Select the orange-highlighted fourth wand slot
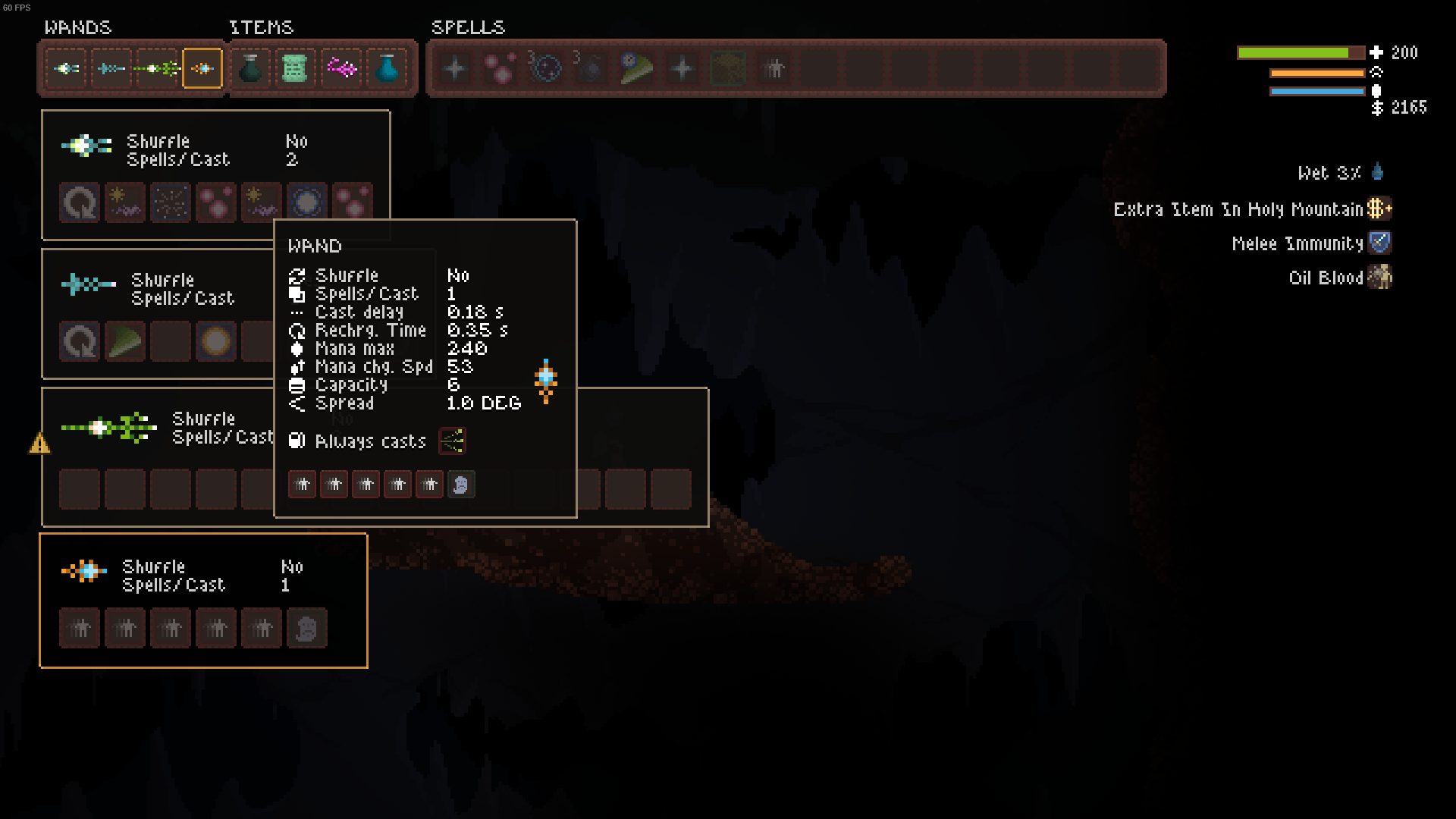 click(x=202, y=69)
